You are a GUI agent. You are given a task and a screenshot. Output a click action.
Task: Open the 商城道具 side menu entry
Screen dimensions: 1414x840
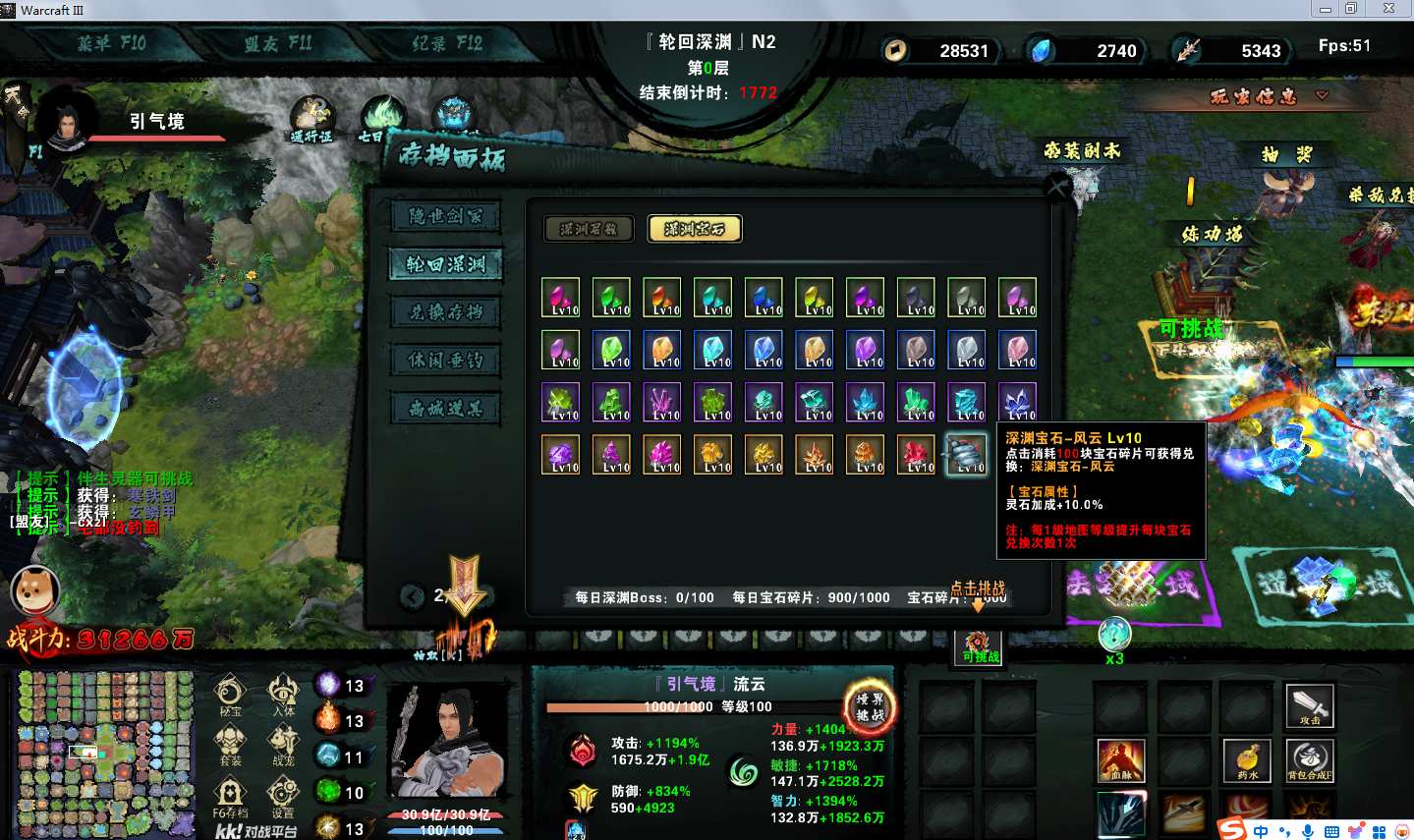click(x=446, y=409)
